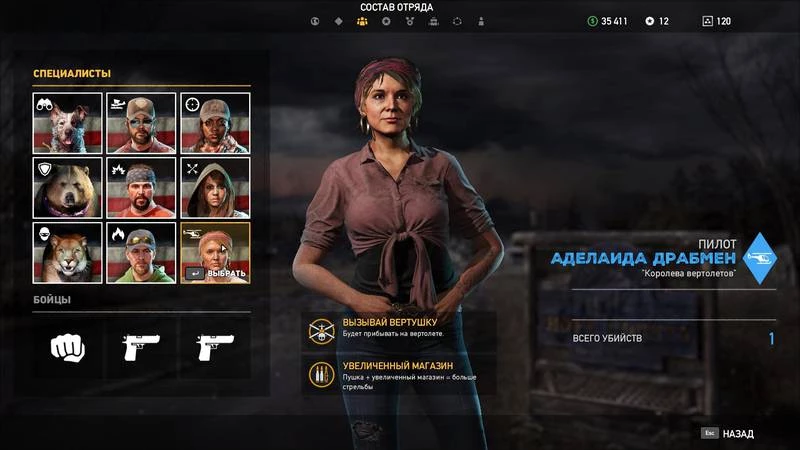Image resolution: width=800 pixels, height=450 pixels.
Task: Pick Sharky with the flame icon
Action: click(x=141, y=251)
